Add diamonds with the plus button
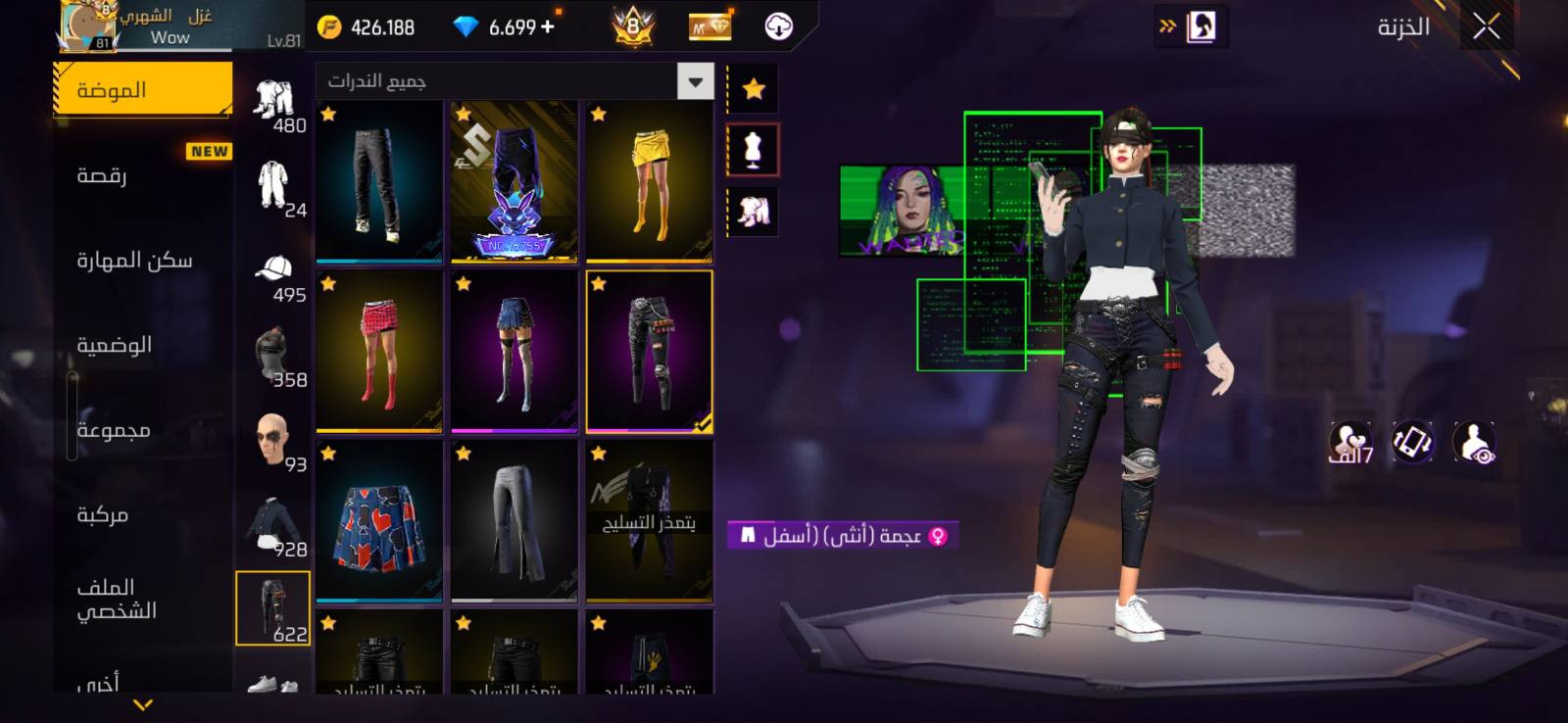Viewport: 1568px width, 723px height. coord(547,27)
